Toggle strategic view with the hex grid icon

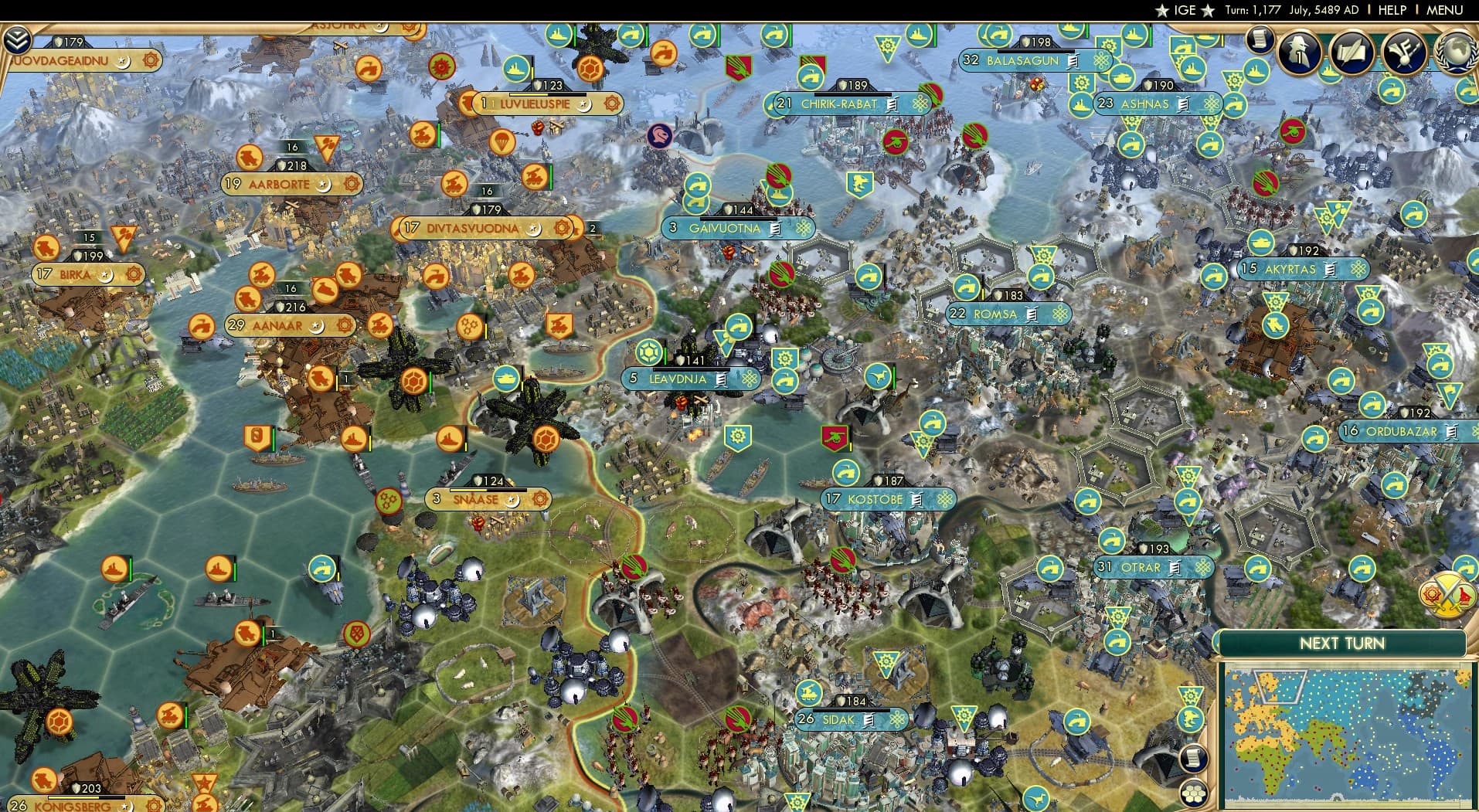(x=1193, y=793)
